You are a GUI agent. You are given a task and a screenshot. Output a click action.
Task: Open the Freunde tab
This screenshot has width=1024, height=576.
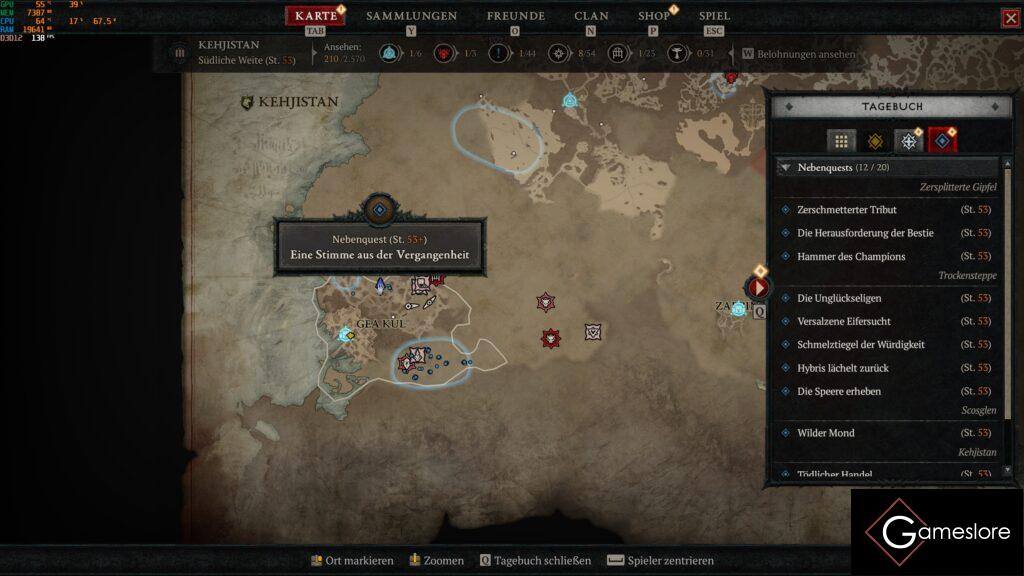[x=515, y=16]
